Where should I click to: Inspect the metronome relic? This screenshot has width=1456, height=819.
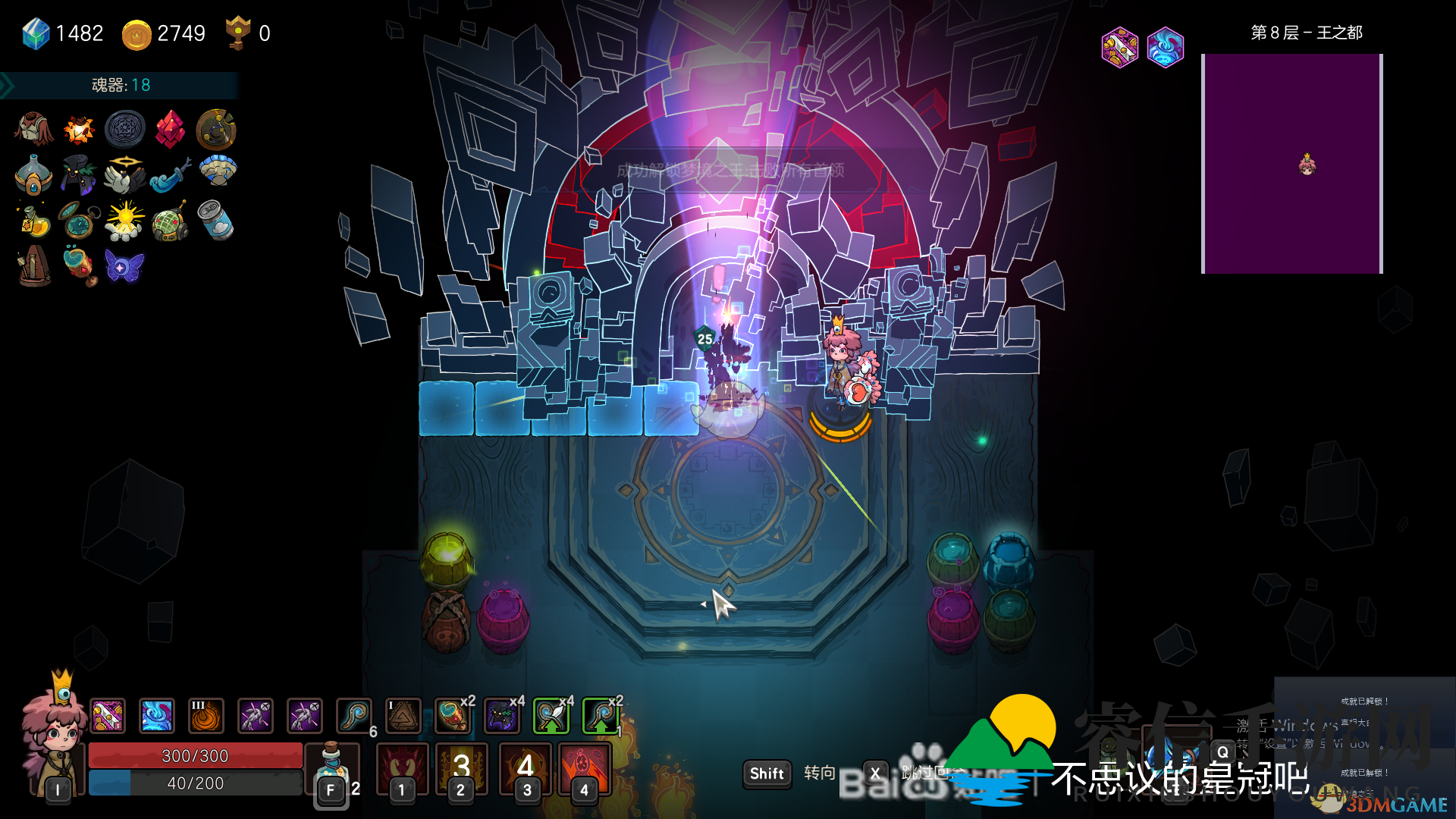coord(33,265)
